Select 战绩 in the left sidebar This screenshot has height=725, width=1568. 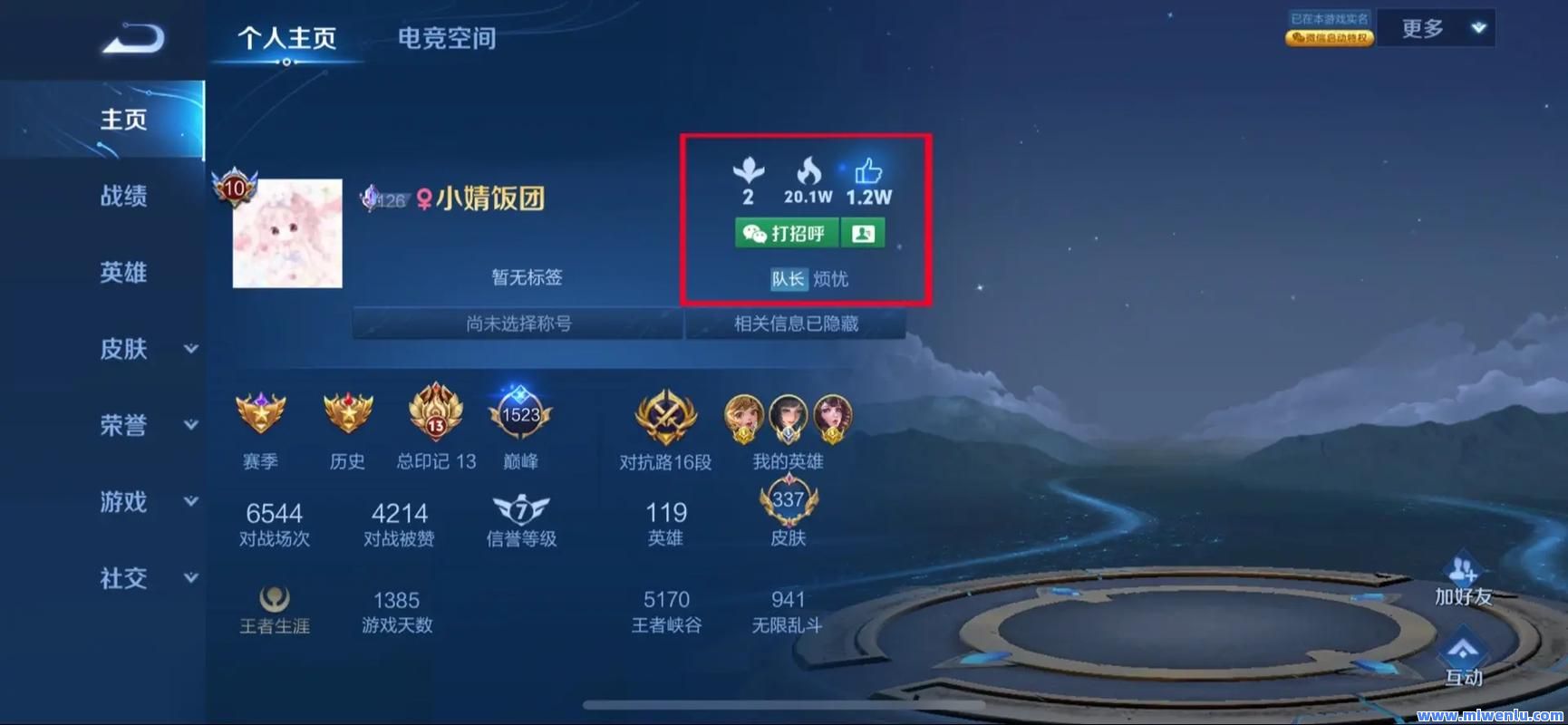click(x=124, y=196)
